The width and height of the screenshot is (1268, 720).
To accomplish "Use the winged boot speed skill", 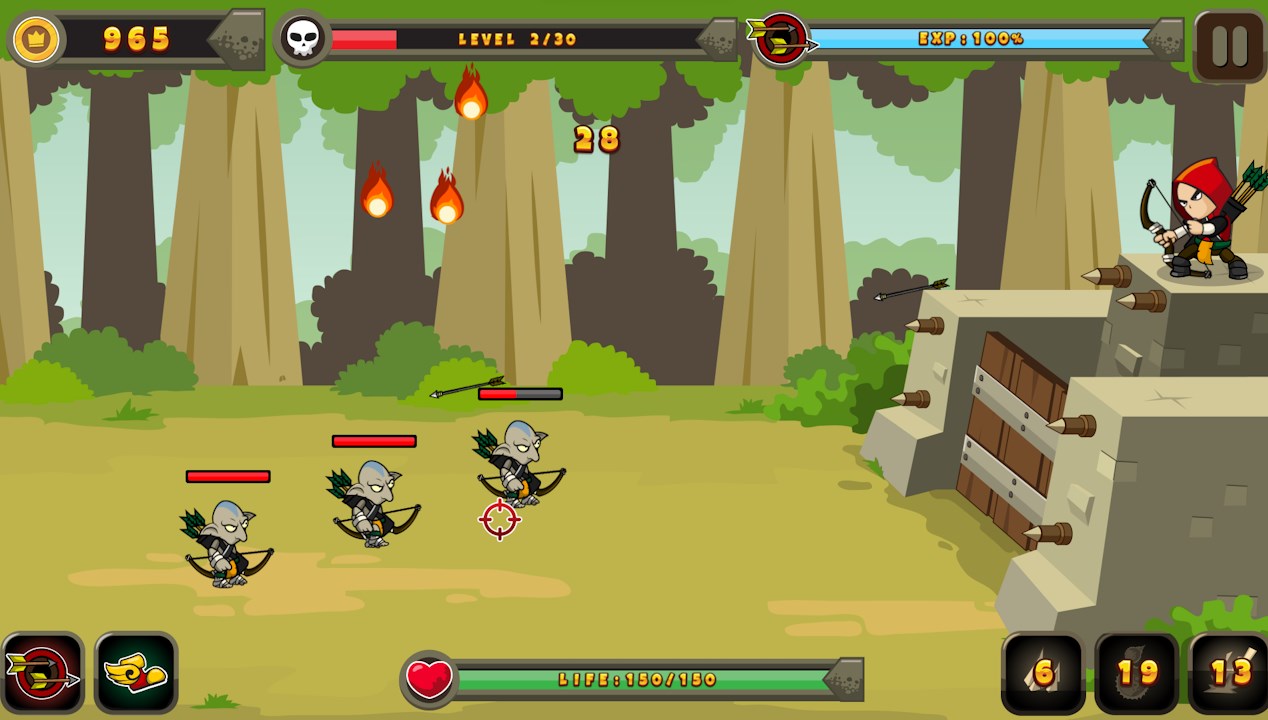I will pos(136,673).
